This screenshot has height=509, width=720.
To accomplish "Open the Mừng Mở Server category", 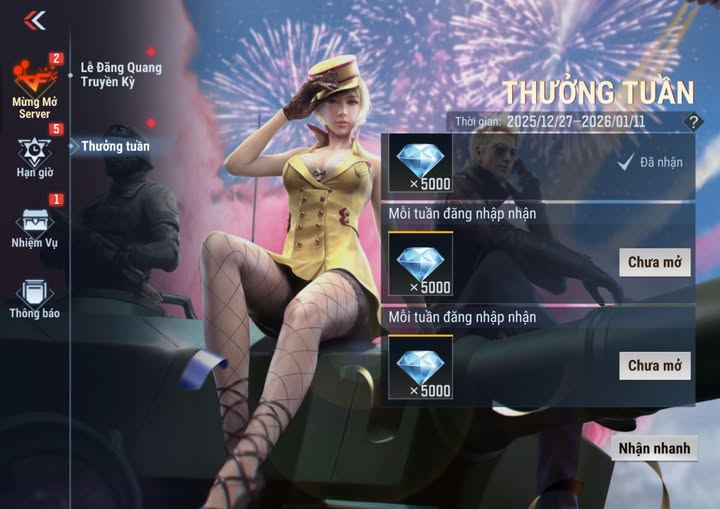I will [34, 87].
